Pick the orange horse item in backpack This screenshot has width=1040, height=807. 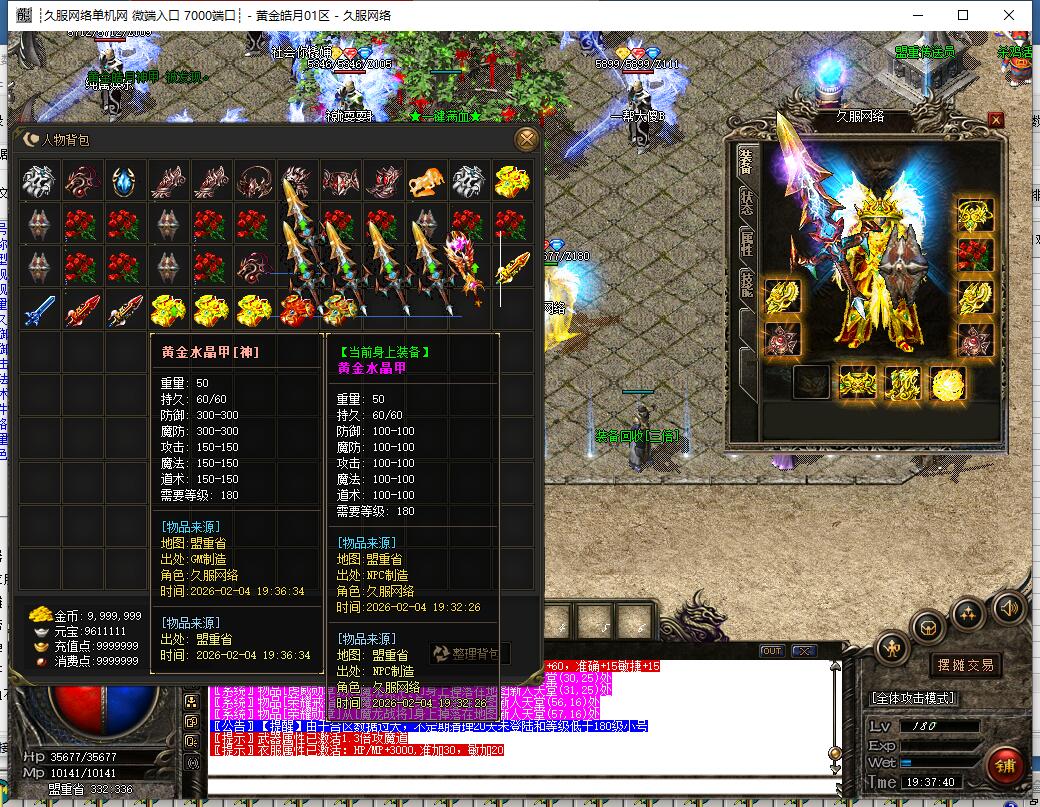pos(426,181)
